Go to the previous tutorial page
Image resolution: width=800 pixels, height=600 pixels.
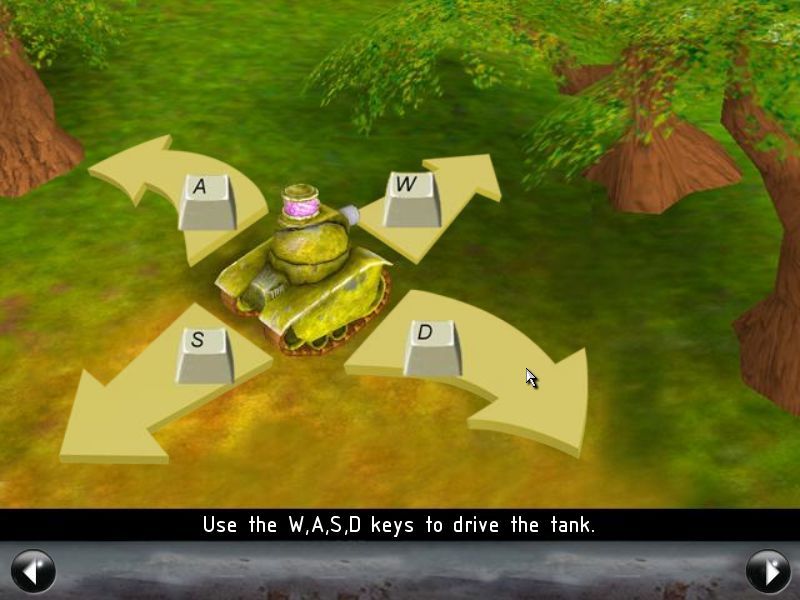33,571
